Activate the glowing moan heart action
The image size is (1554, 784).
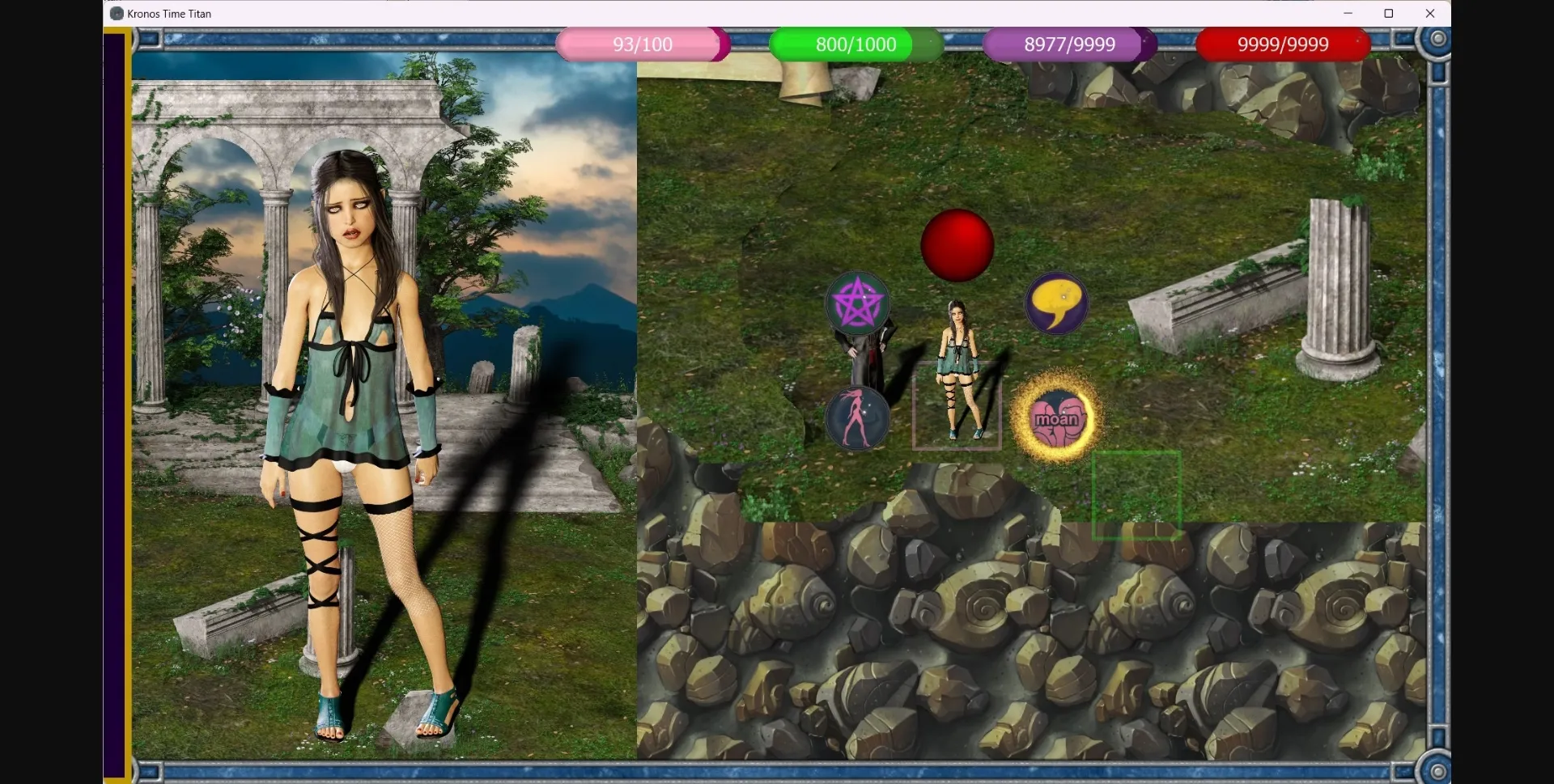point(1056,419)
